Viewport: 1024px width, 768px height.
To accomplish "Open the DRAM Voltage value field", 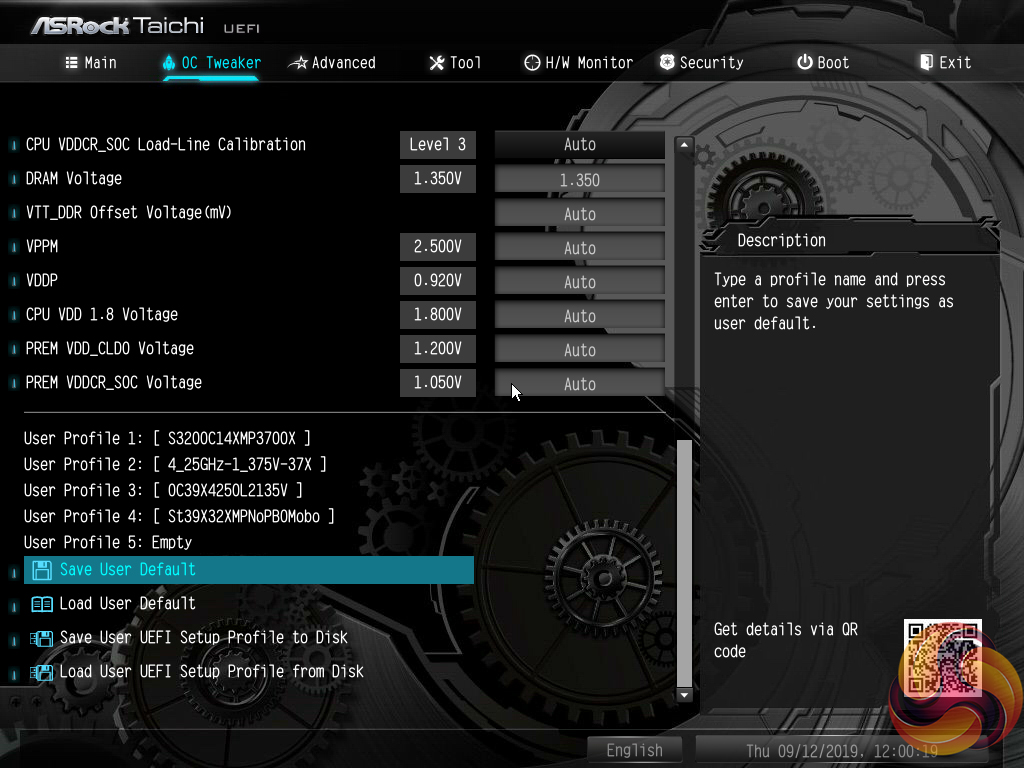I will (x=580, y=180).
